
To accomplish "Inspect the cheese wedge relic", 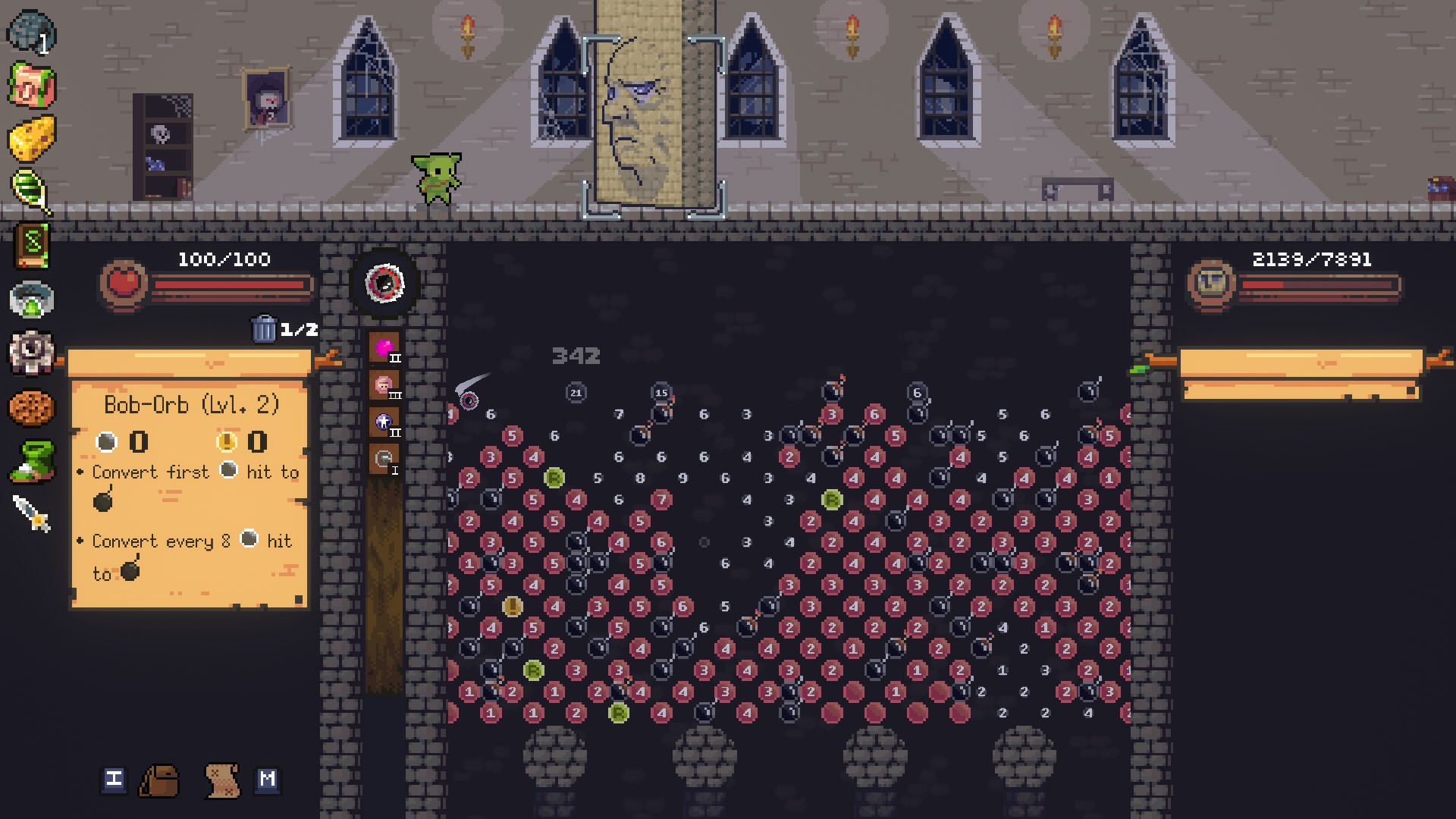I will pyautogui.click(x=32, y=138).
